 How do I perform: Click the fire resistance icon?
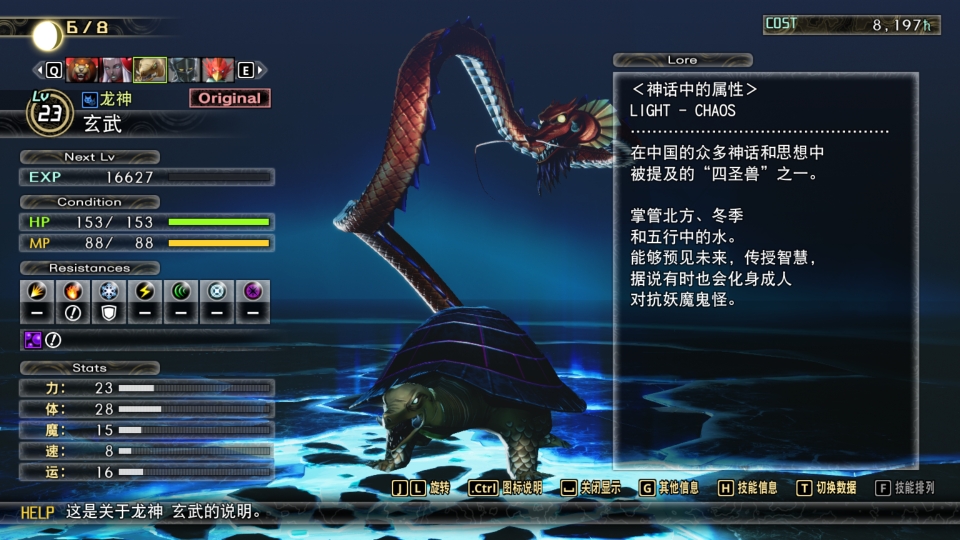click(72, 291)
